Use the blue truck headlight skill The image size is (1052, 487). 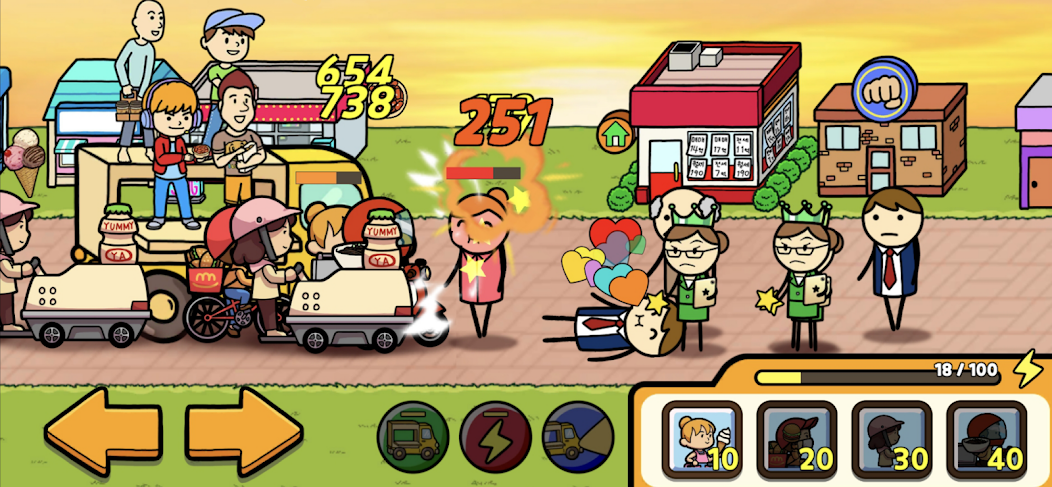pos(577,437)
